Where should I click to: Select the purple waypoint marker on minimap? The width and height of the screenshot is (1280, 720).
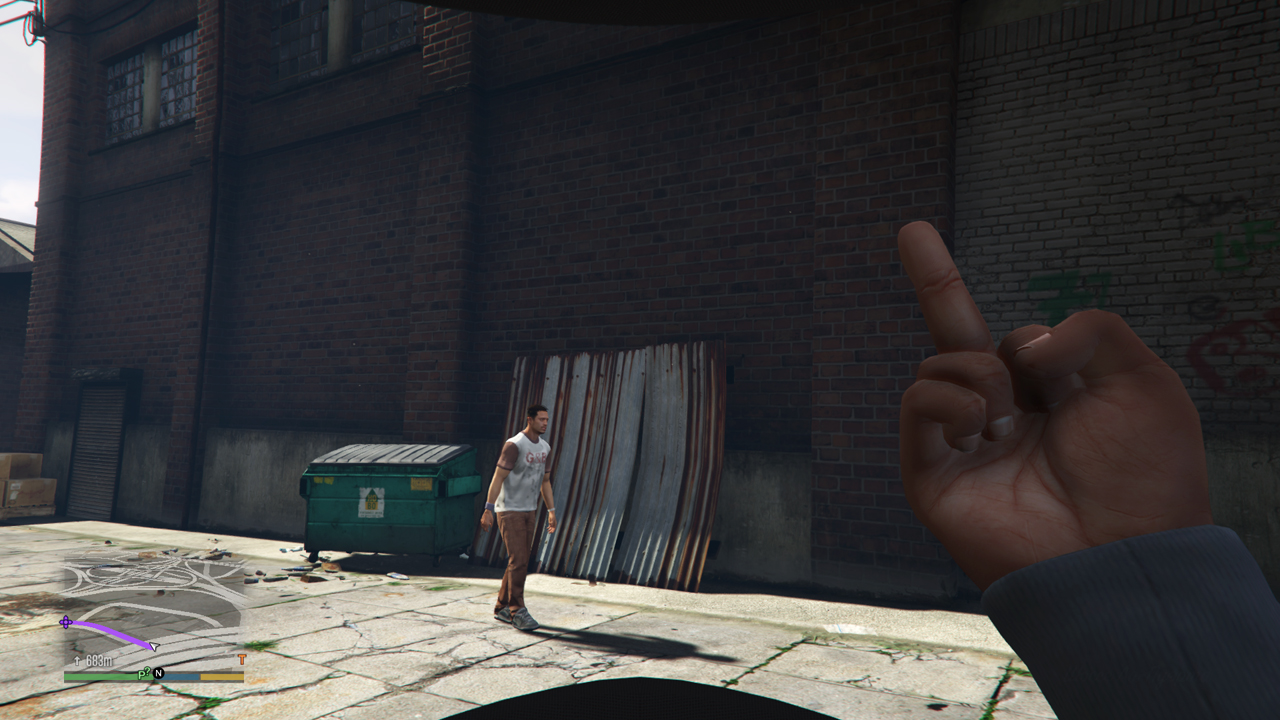tap(66, 622)
